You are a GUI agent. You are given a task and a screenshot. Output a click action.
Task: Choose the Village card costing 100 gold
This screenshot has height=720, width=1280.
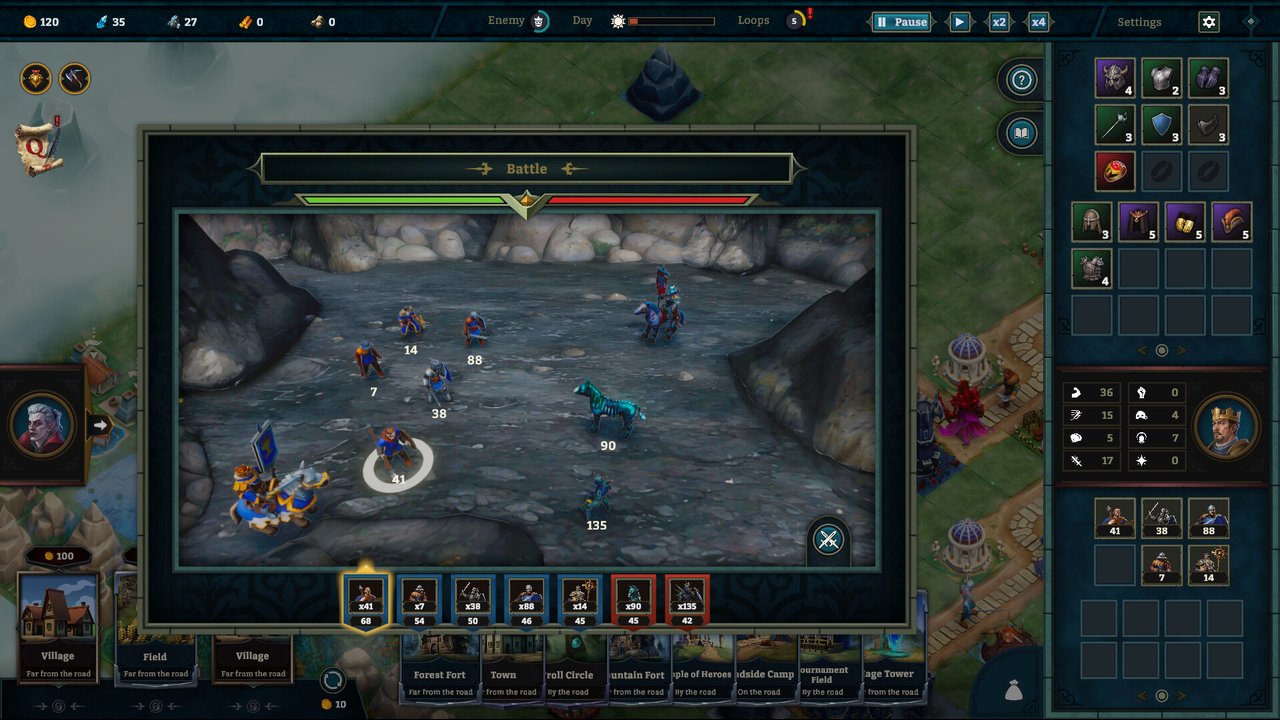(x=58, y=625)
